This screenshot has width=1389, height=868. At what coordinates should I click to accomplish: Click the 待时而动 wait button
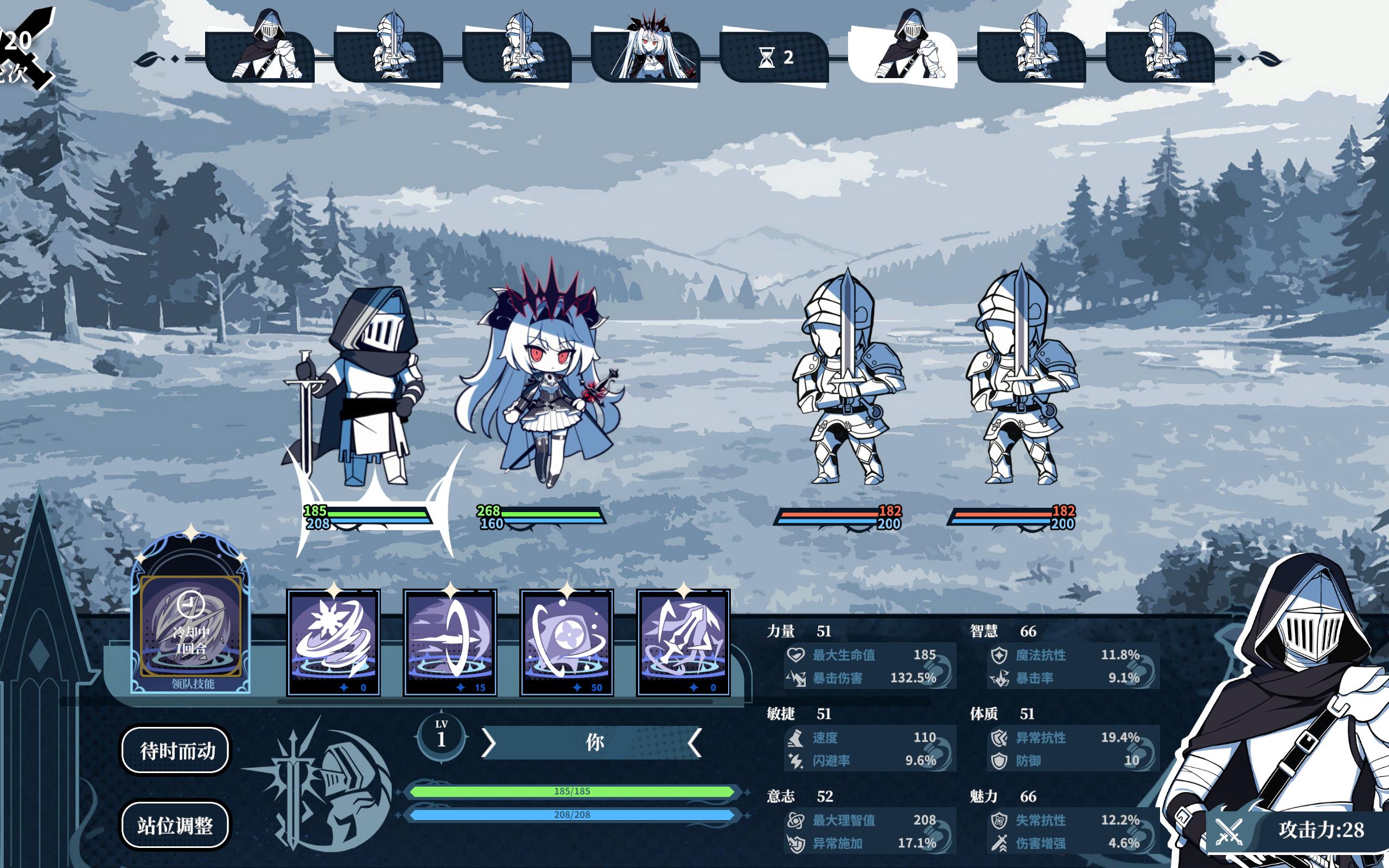point(176,750)
